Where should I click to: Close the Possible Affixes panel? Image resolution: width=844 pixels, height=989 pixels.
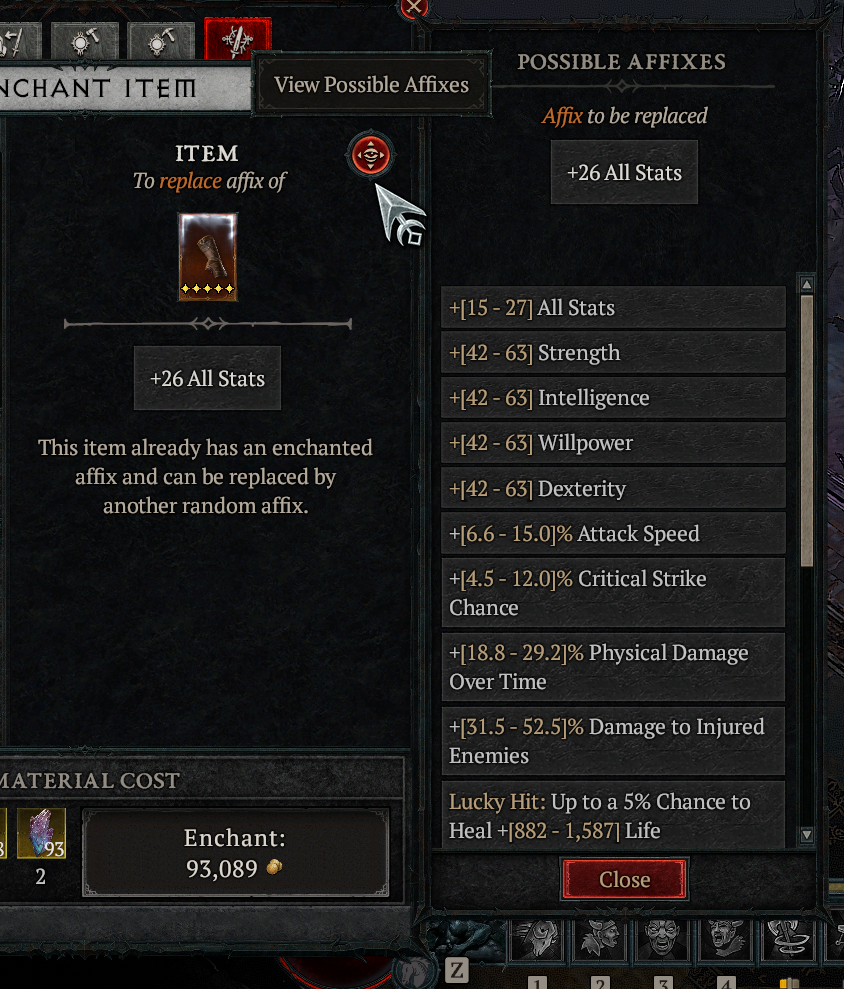click(x=624, y=880)
